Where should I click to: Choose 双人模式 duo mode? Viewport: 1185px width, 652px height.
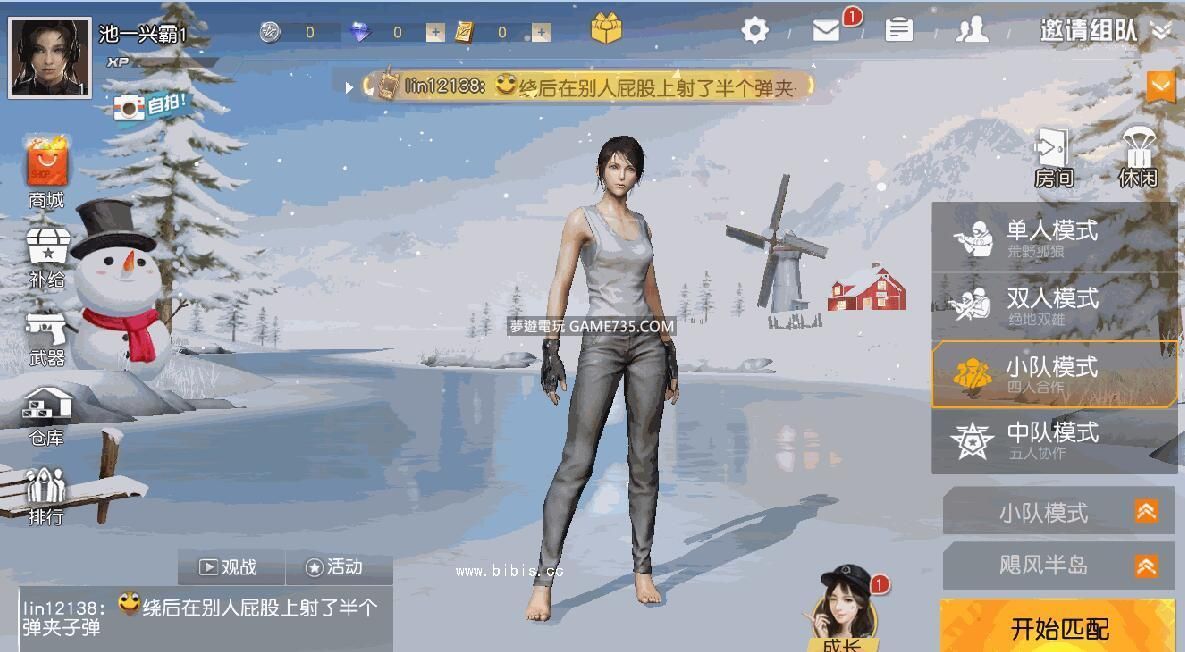point(1054,304)
